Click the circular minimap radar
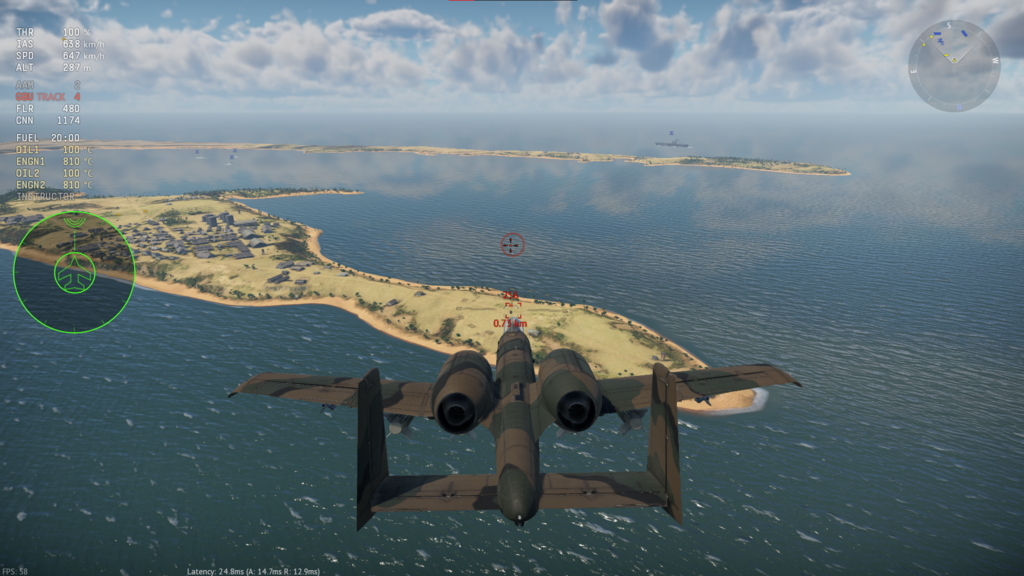Viewport: 1024px width, 576px height. tap(953, 66)
